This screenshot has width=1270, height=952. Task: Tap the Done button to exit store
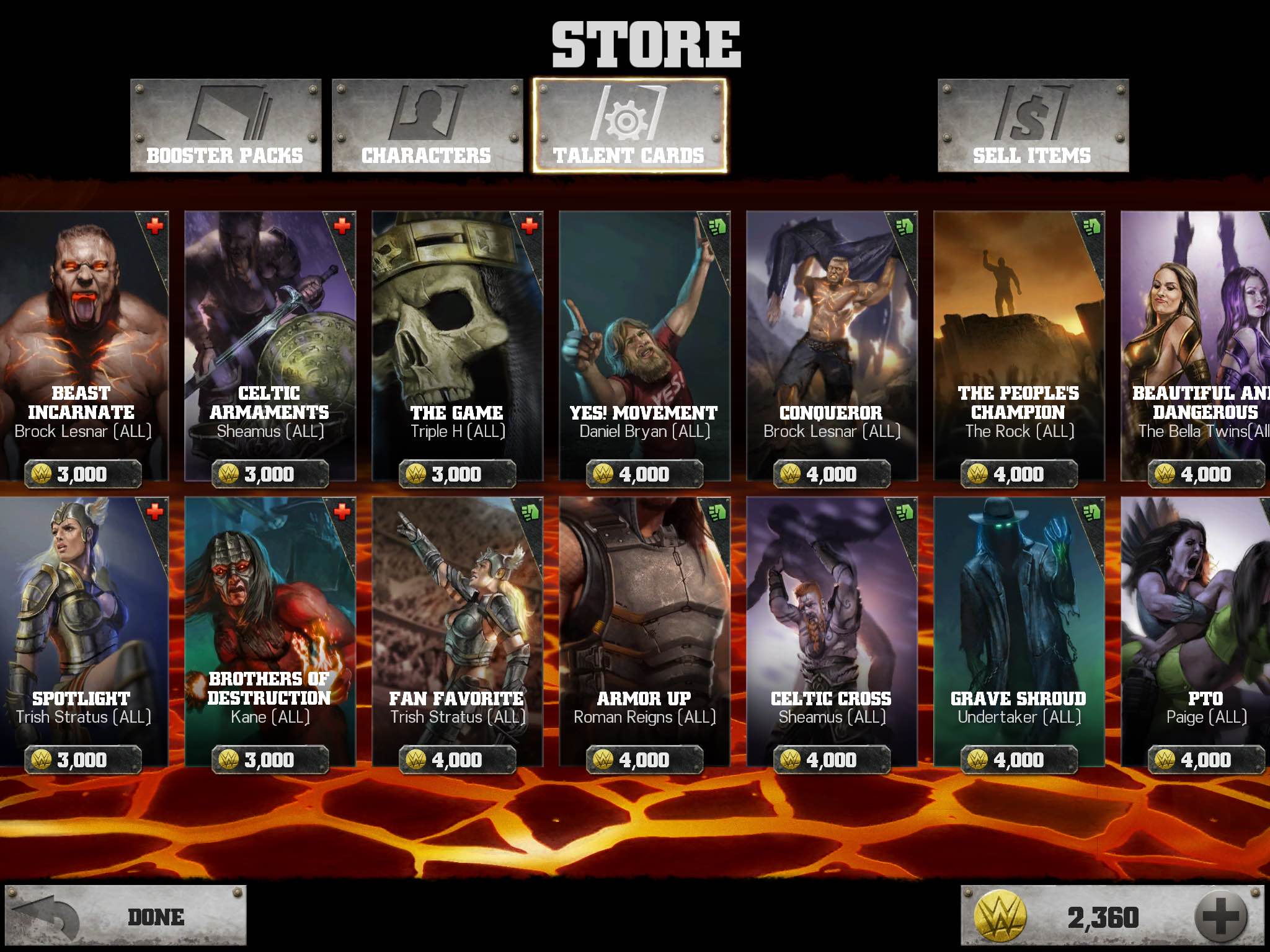[126, 916]
